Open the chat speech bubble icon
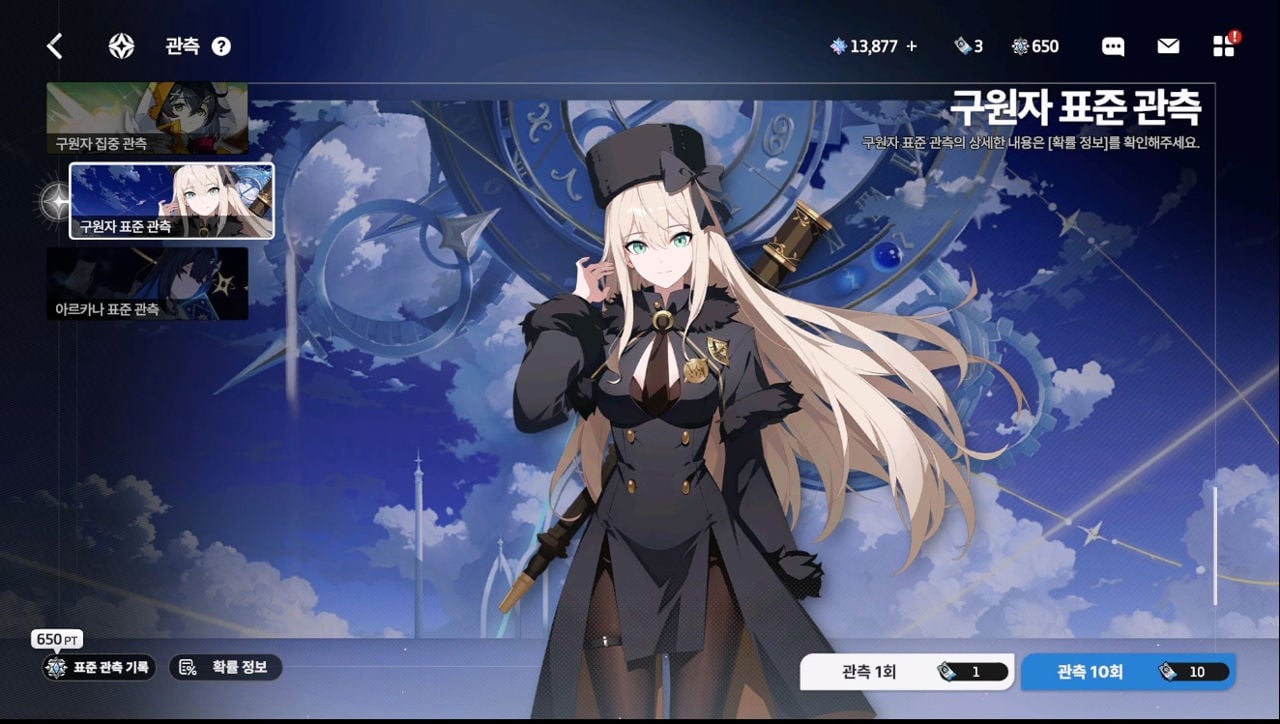 pos(1113,46)
